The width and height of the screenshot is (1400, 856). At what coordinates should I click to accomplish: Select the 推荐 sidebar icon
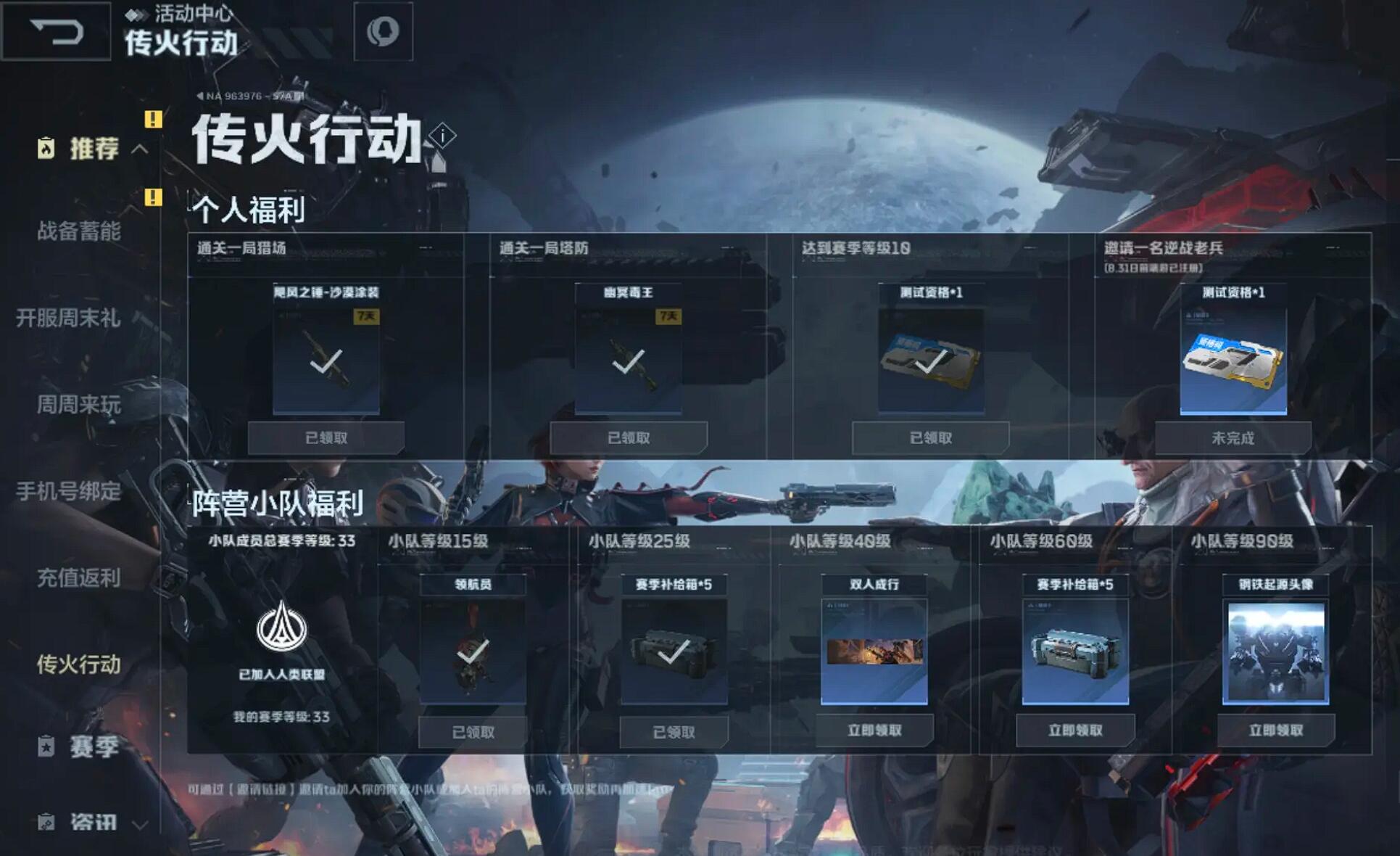45,147
